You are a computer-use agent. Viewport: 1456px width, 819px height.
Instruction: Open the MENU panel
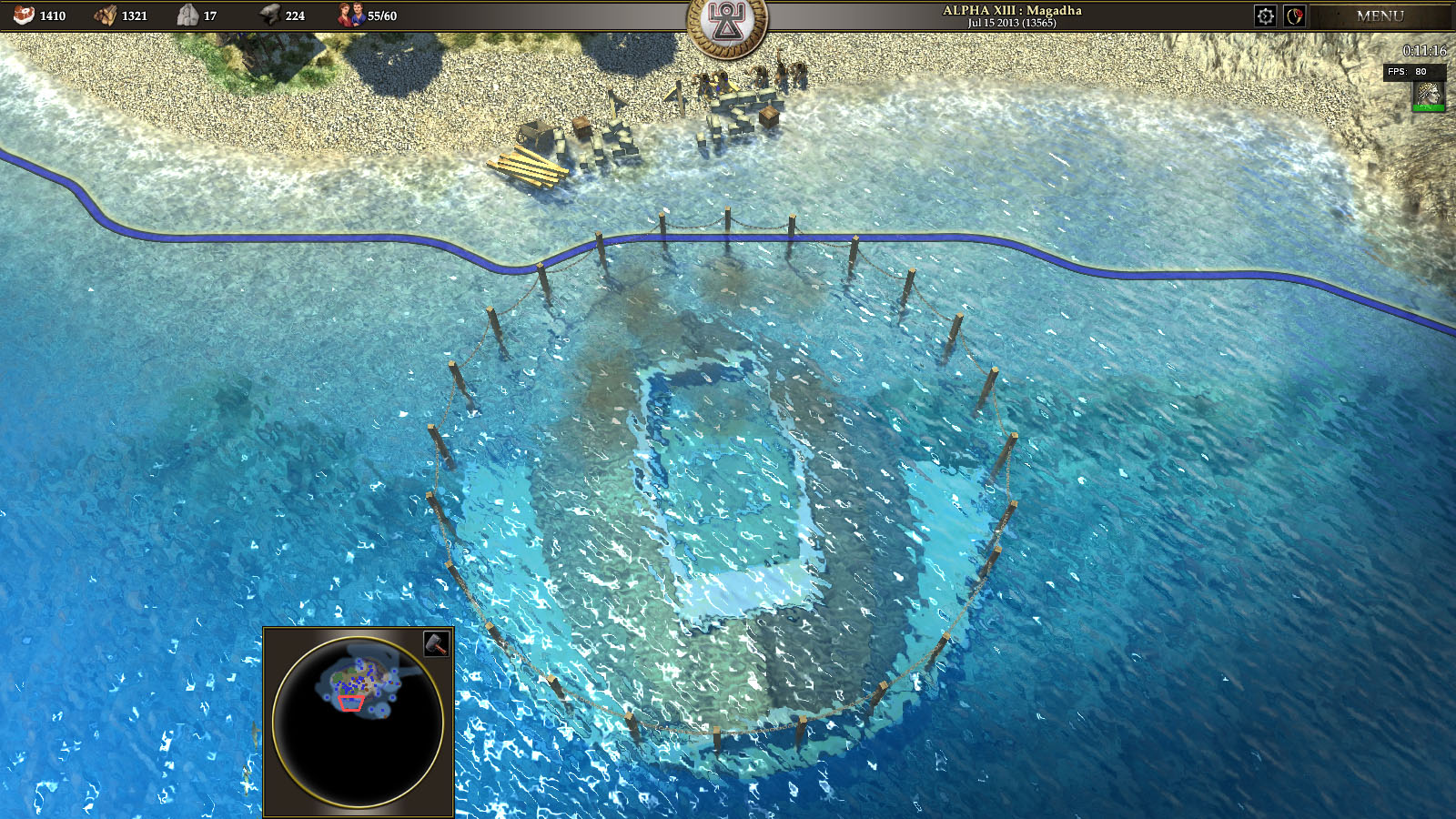click(1380, 15)
